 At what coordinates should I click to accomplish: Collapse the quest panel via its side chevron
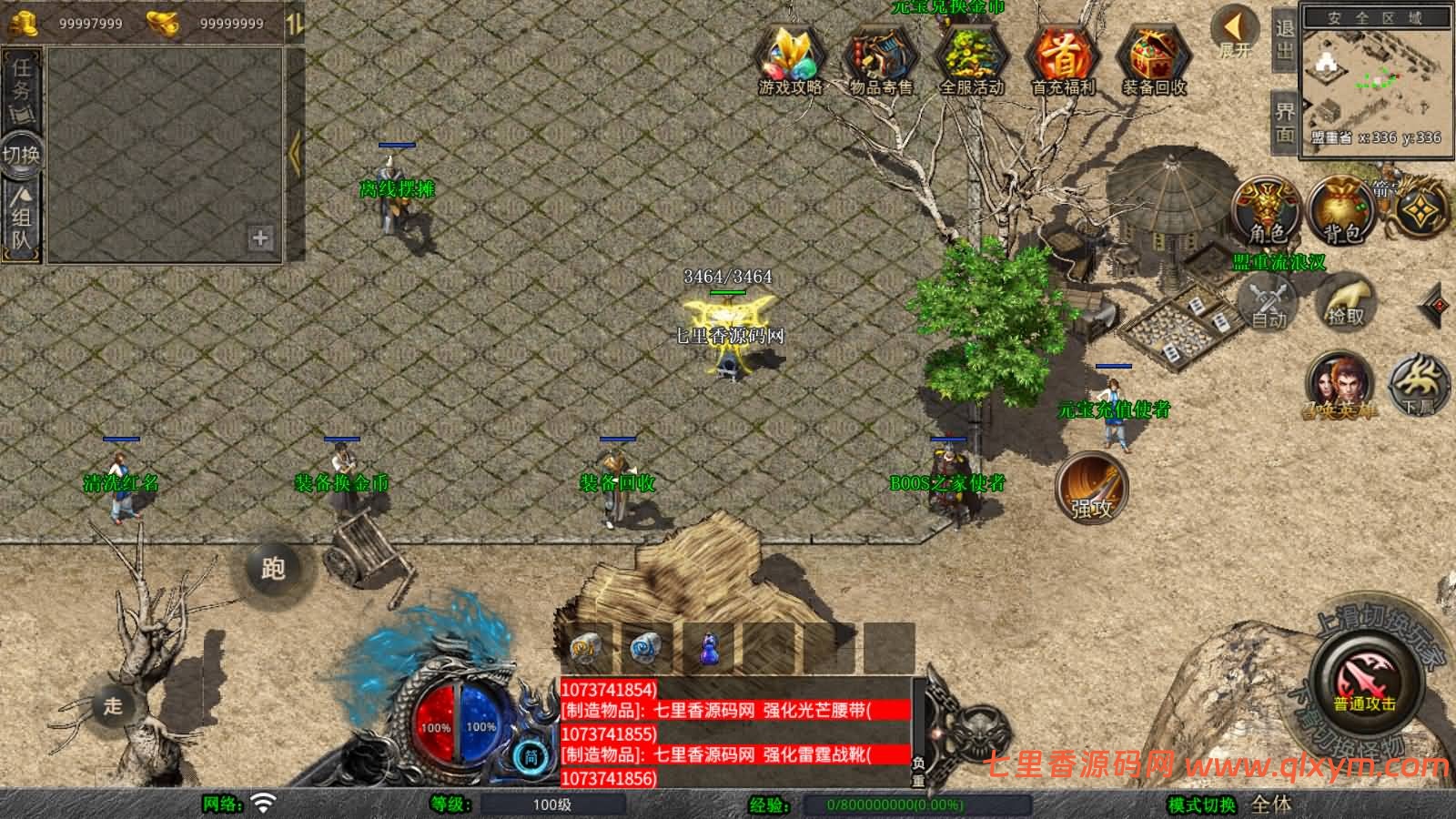click(x=294, y=153)
